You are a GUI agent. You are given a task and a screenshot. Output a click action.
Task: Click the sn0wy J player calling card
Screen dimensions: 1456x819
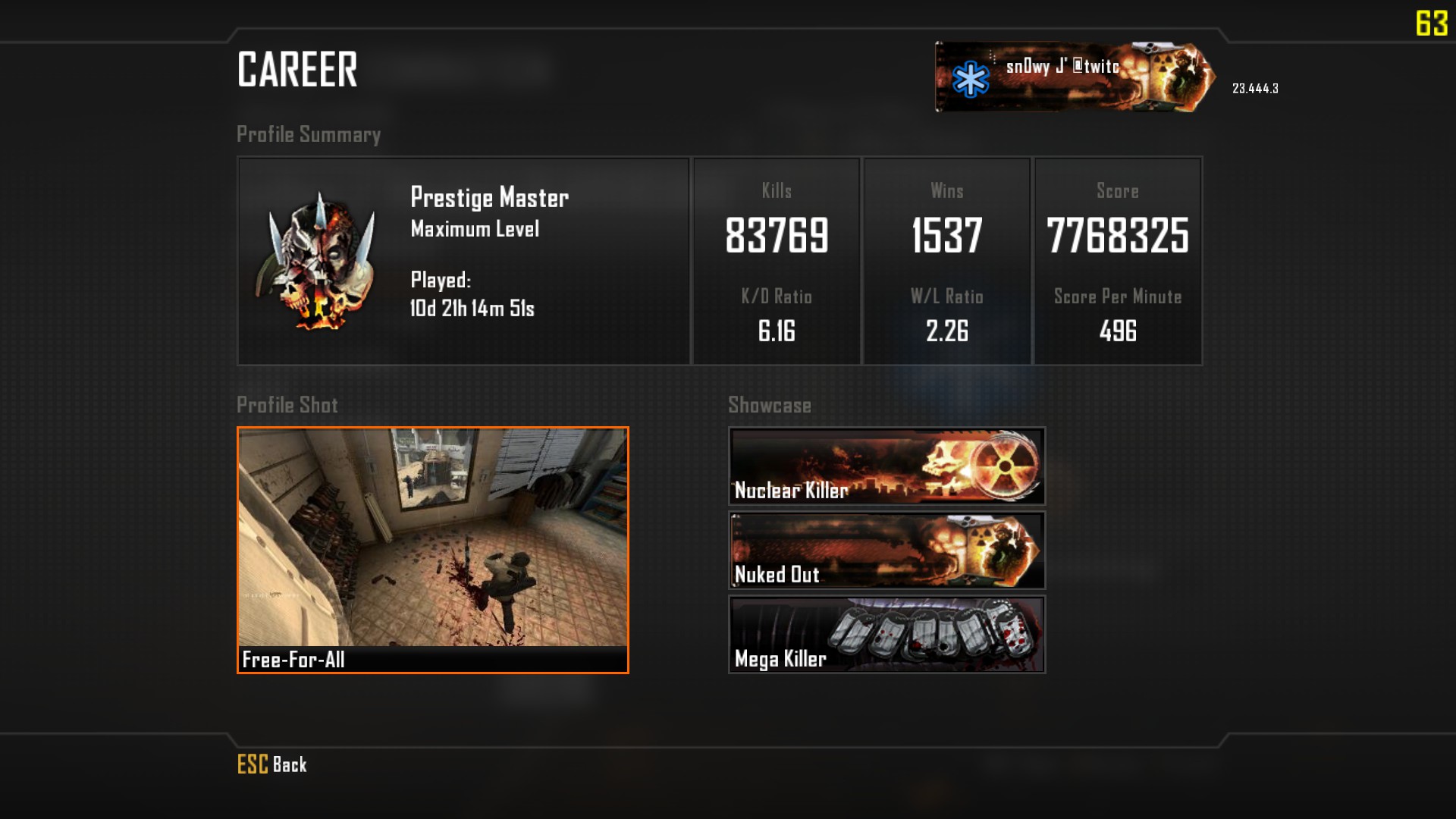(x=1074, y=77)
